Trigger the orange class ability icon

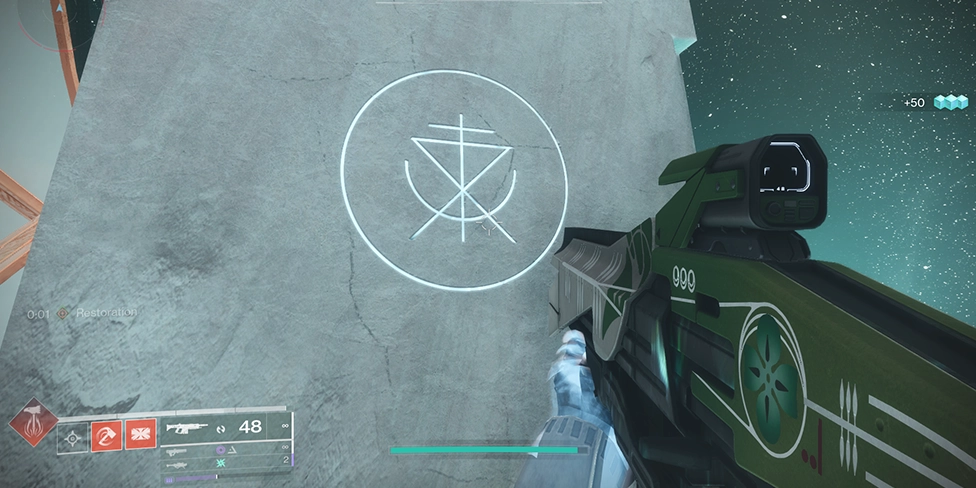pos(140,435)
